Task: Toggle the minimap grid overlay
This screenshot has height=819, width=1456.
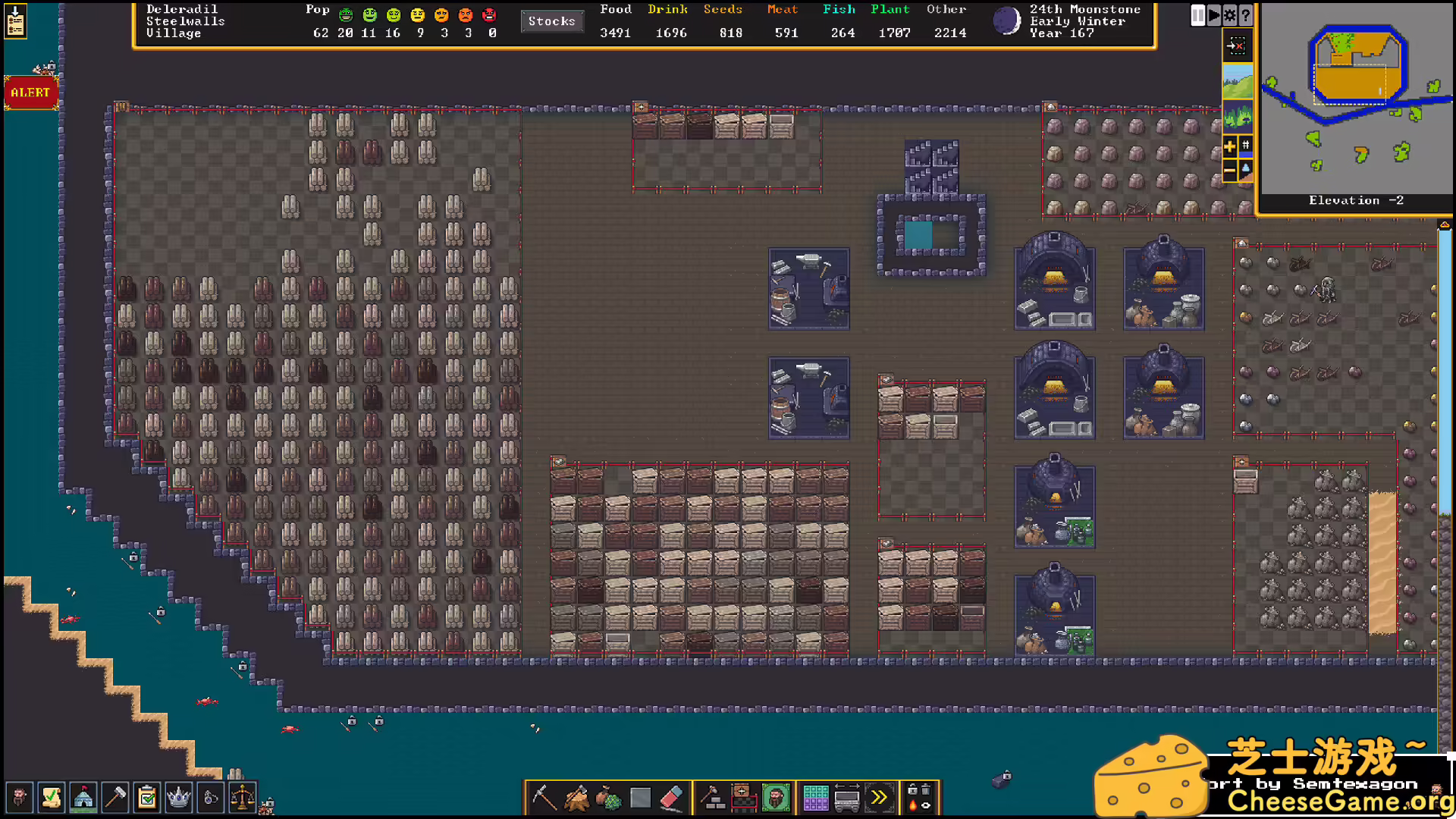Action: [1246, 146]
